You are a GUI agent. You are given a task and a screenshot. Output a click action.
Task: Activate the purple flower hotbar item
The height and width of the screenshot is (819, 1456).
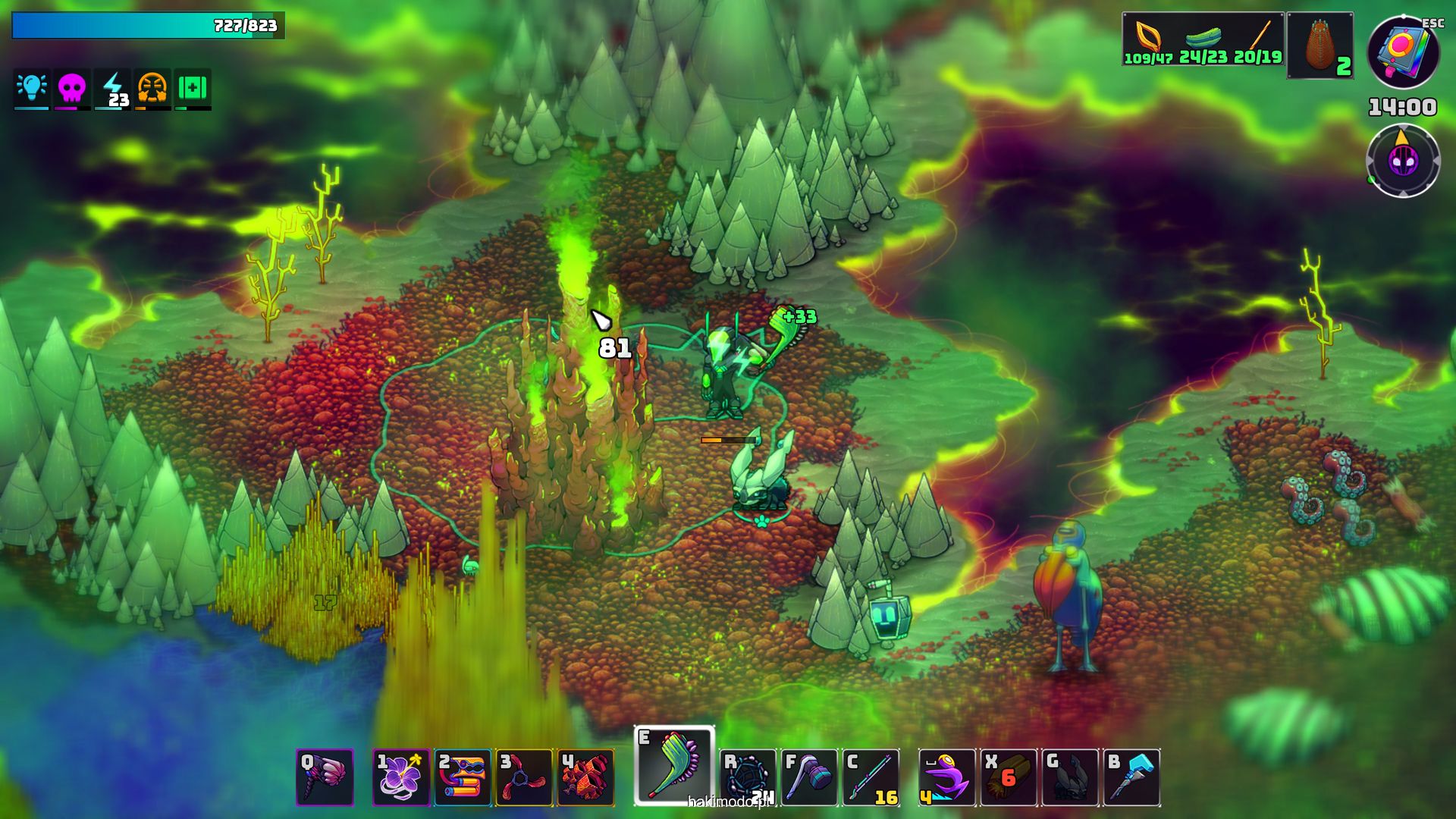[401, 777]
